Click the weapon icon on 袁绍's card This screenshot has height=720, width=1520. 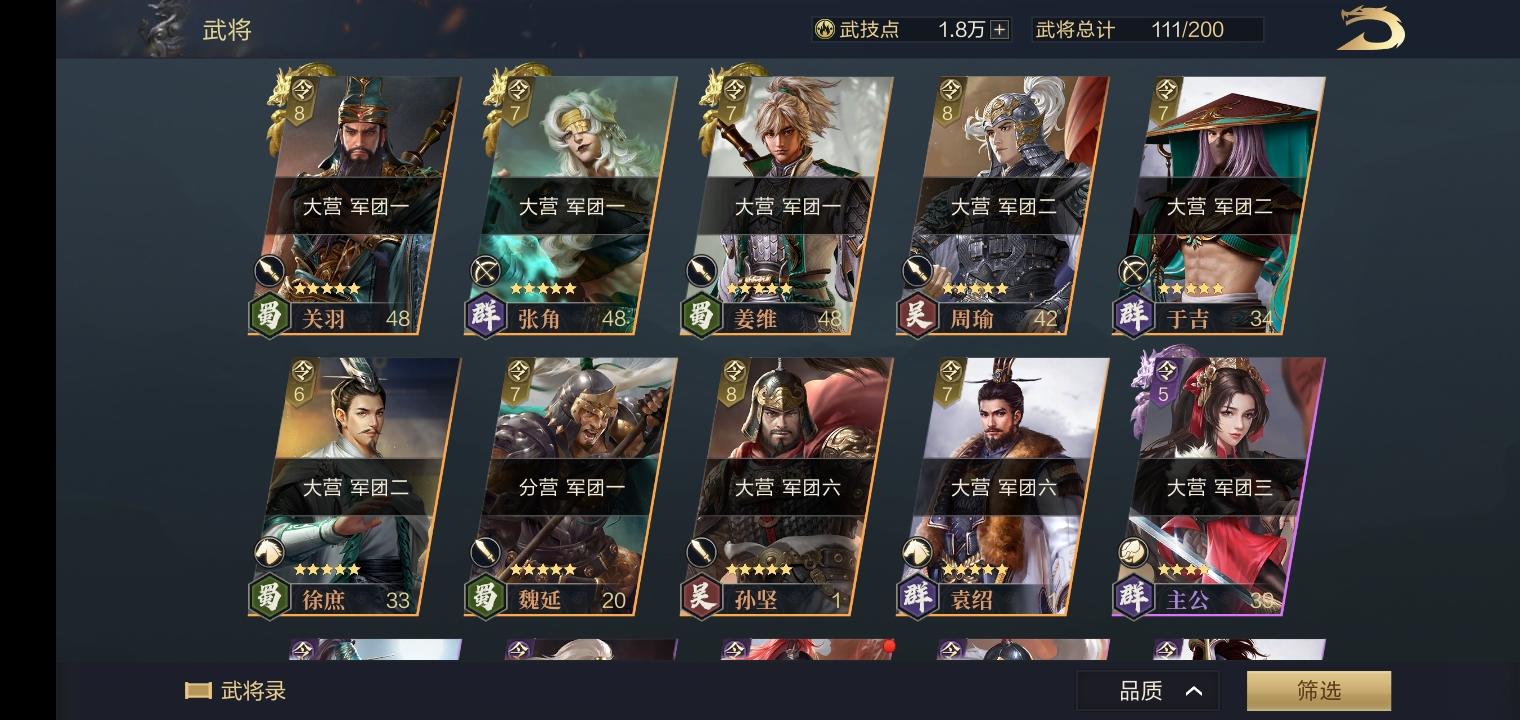(x=918, y=552)
